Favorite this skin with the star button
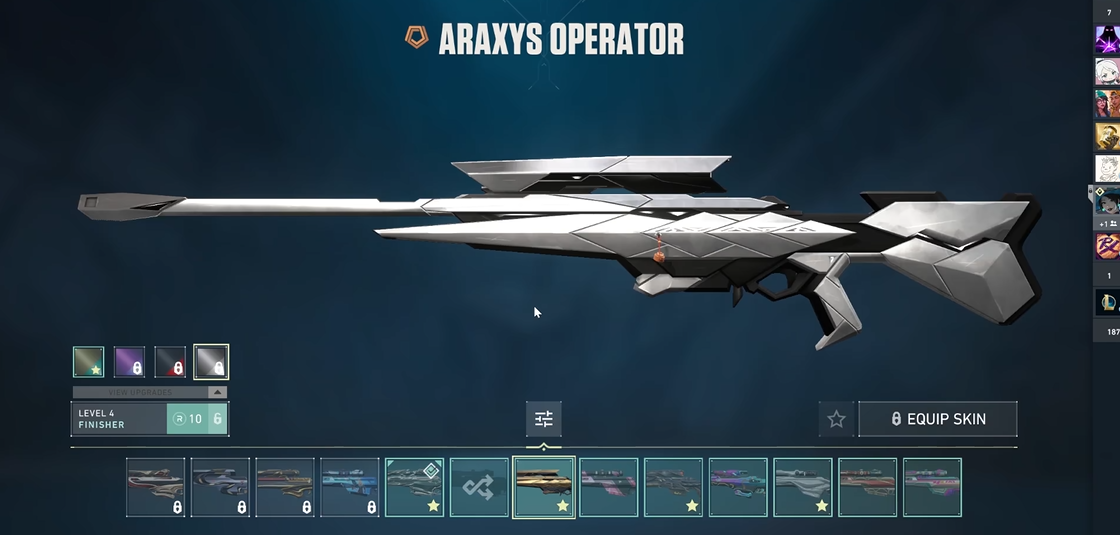1120x535 pixels. click(x=837, y=419)
